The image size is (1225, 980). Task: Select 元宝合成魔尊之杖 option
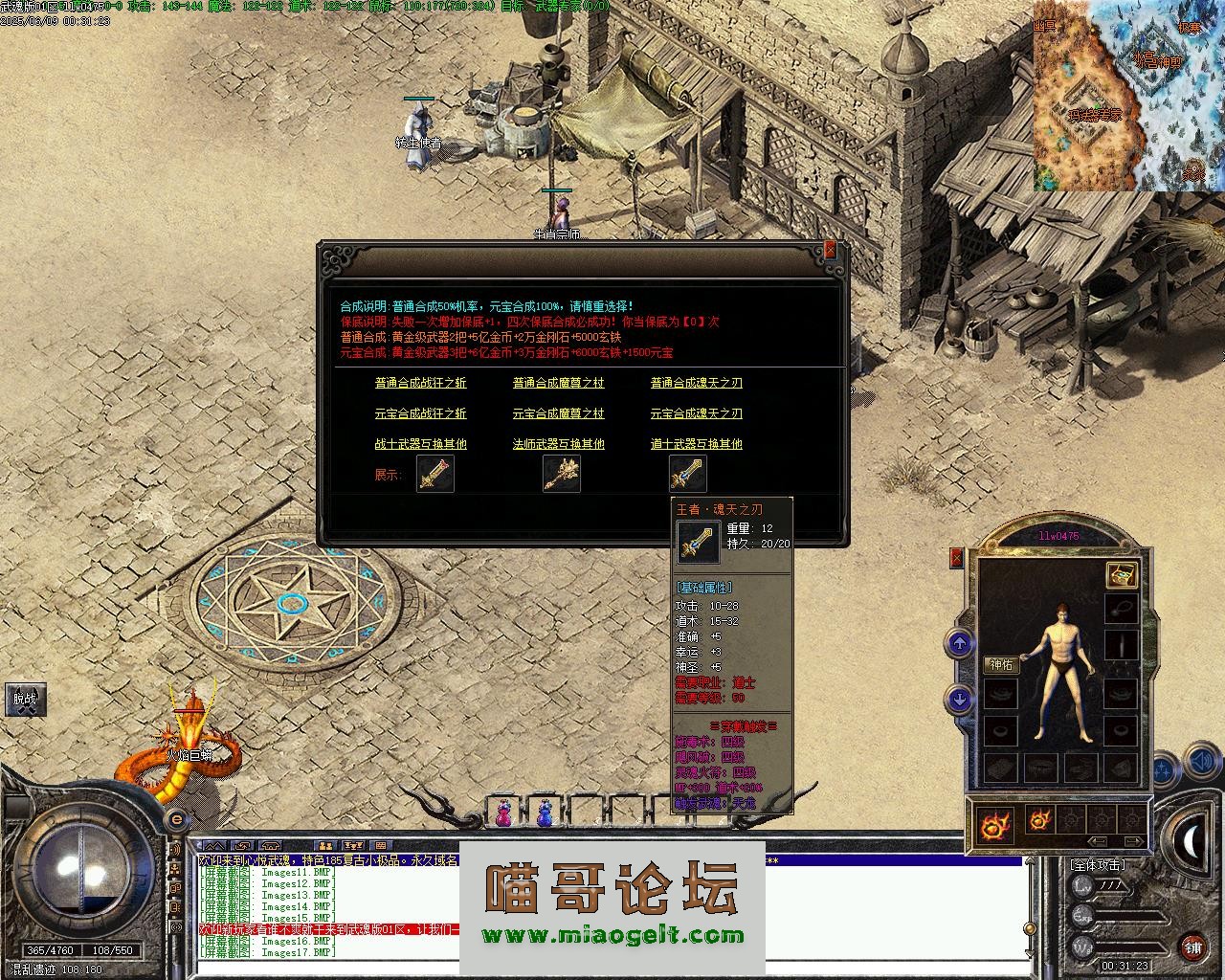[x=558, y=413]
